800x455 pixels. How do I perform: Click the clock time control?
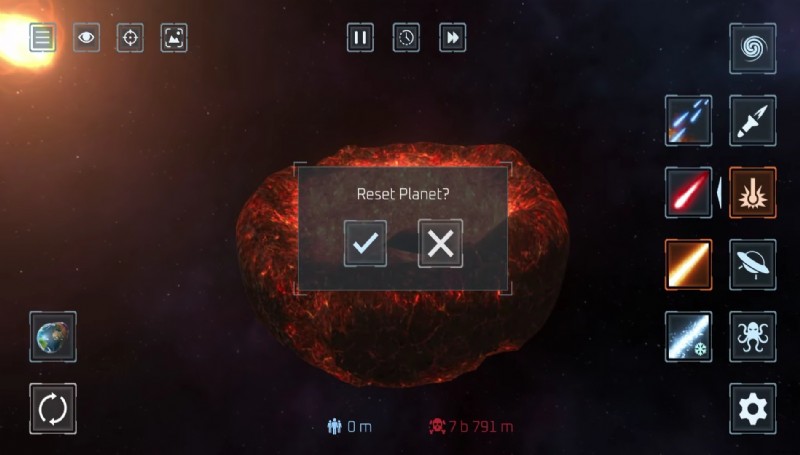click(x=406, y=38)
